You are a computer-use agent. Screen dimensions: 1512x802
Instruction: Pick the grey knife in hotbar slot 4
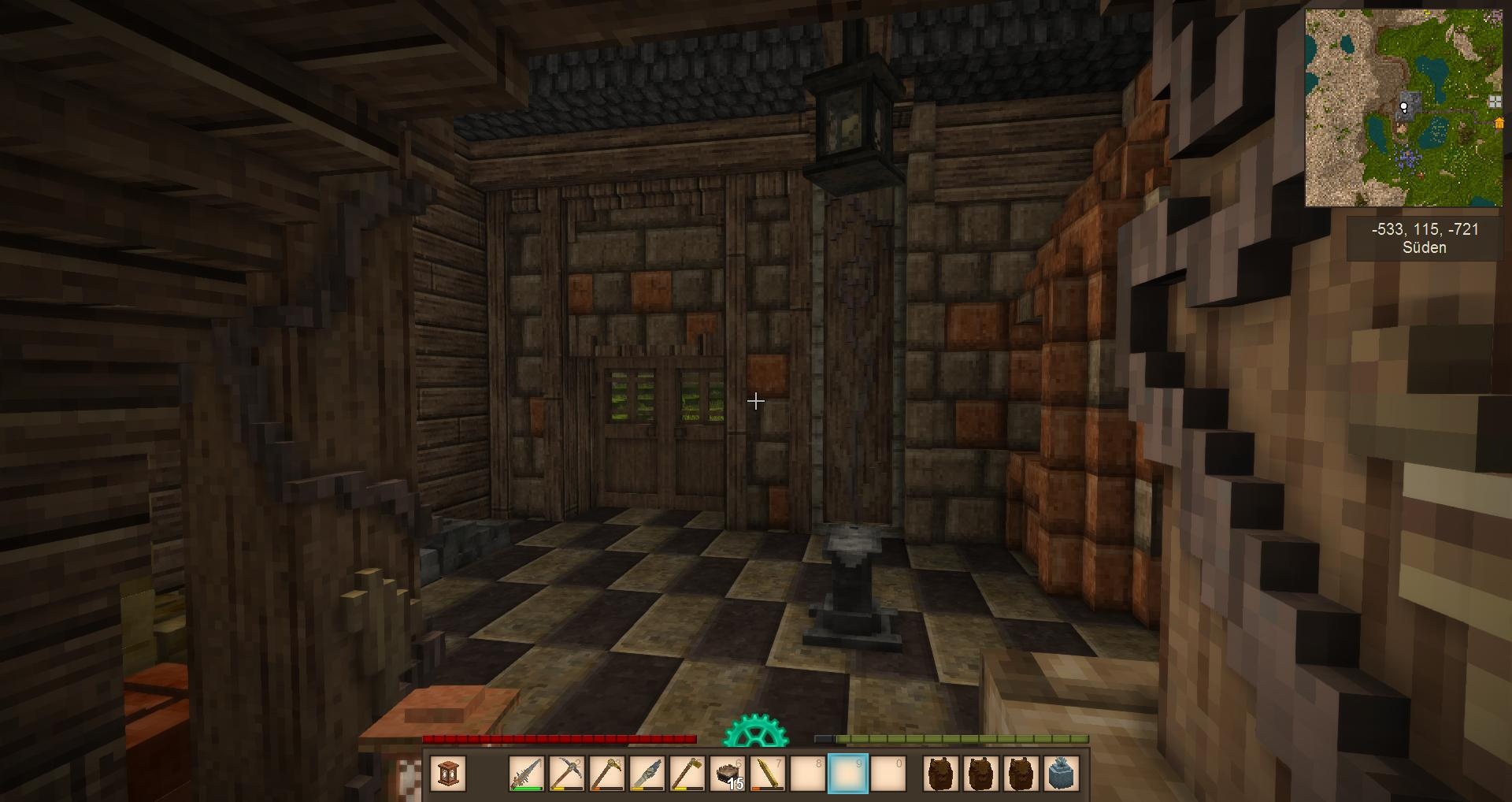pos(647,774)
